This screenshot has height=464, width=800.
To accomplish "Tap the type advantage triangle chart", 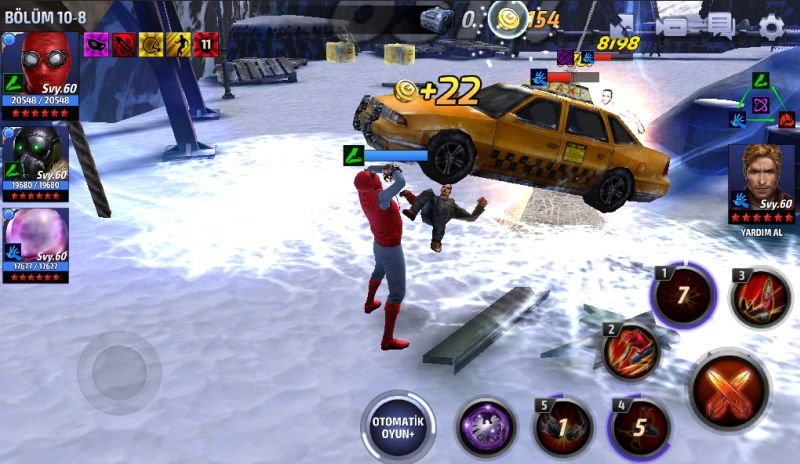I will click(761, 100).
